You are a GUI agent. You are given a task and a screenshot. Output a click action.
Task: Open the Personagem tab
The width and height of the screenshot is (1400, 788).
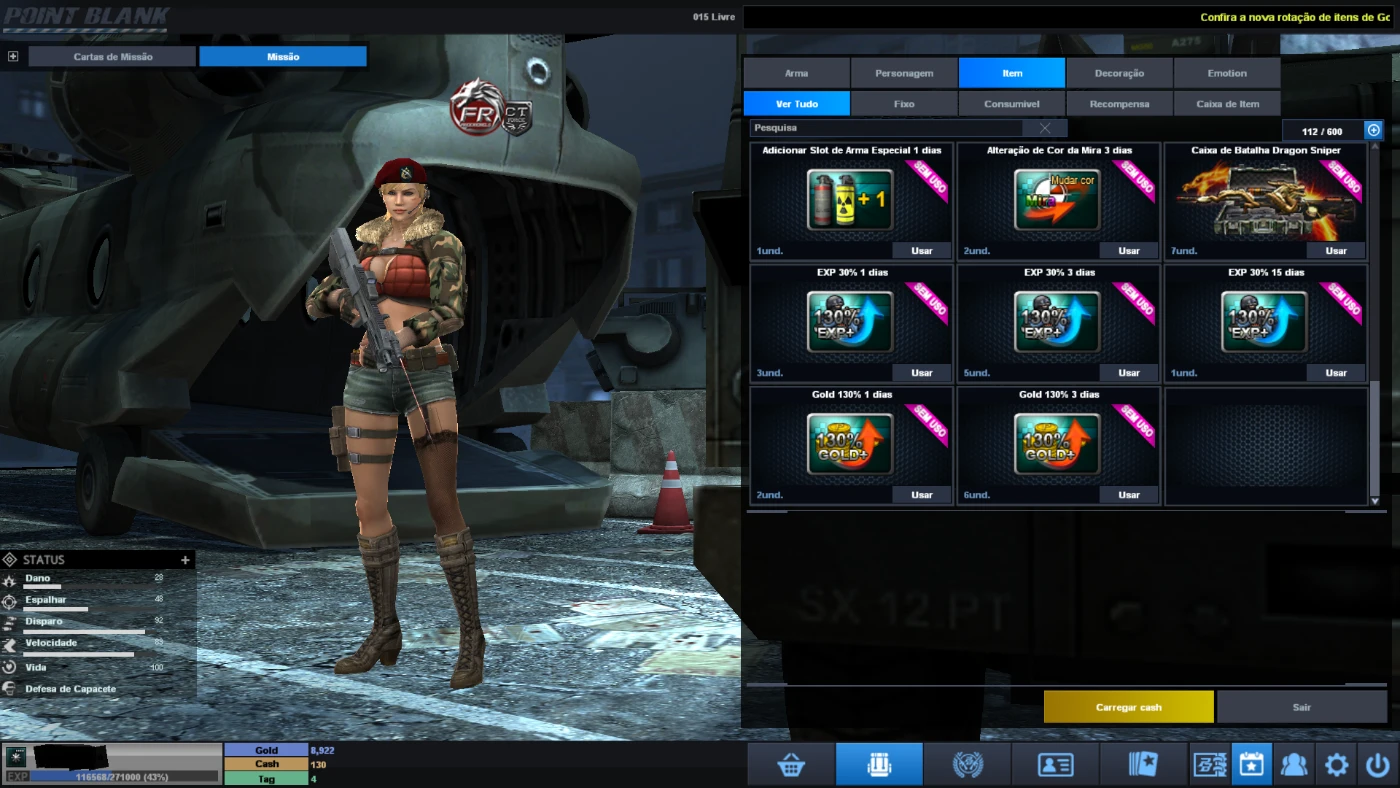[904, 73]
